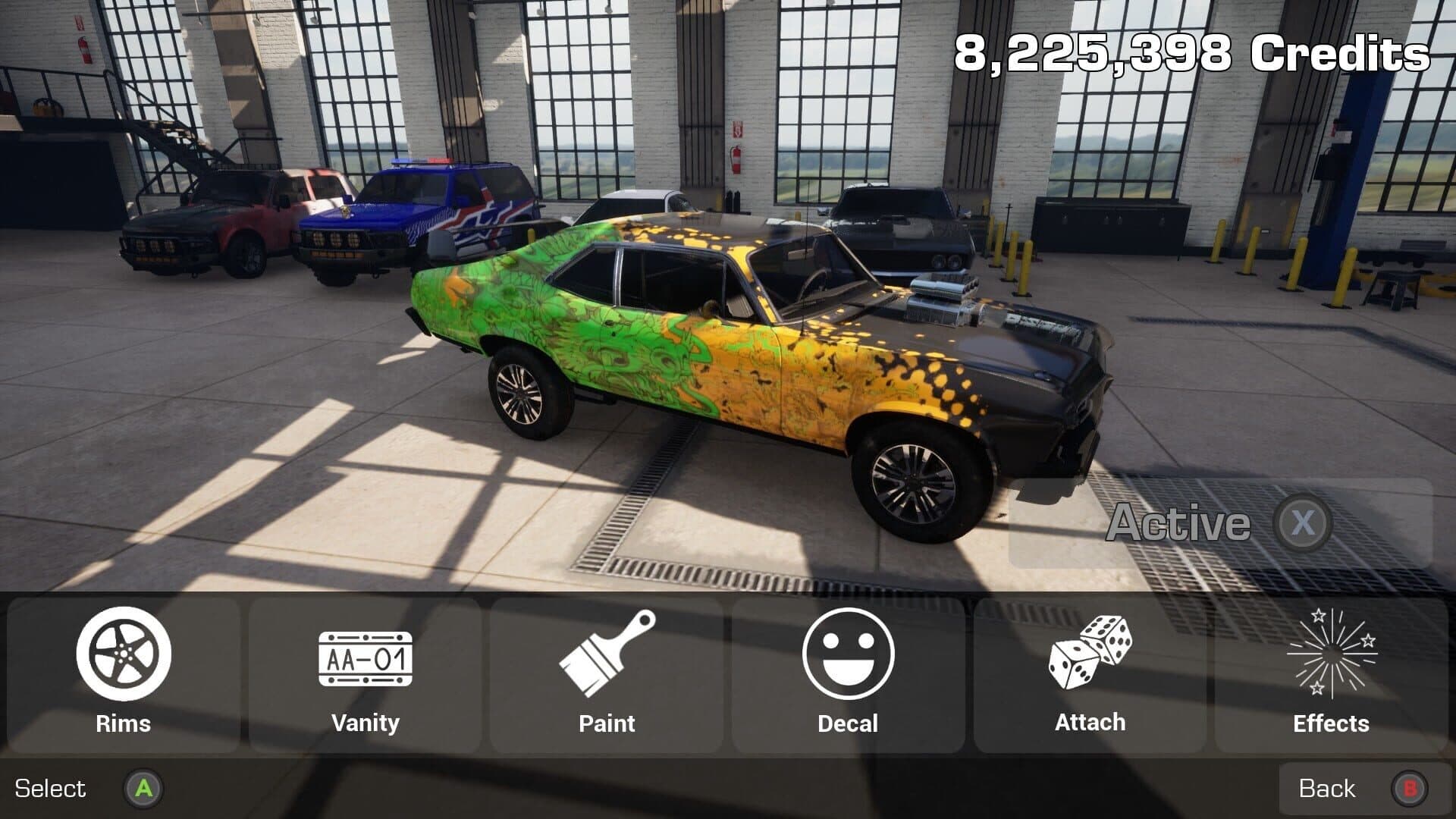Click the Active vehicle button
The image size is (1456, 819).
tap(1219, 523)
